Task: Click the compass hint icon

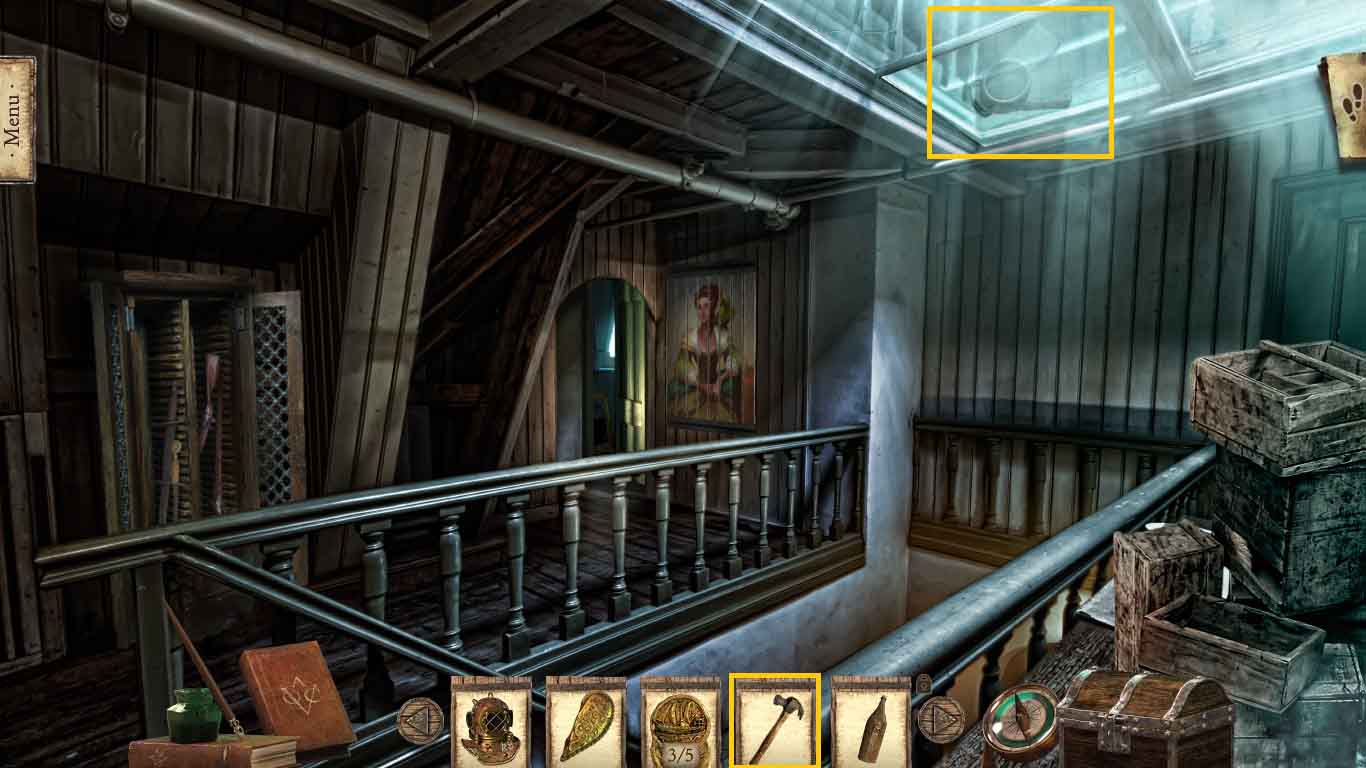Action: [1020, 722]
